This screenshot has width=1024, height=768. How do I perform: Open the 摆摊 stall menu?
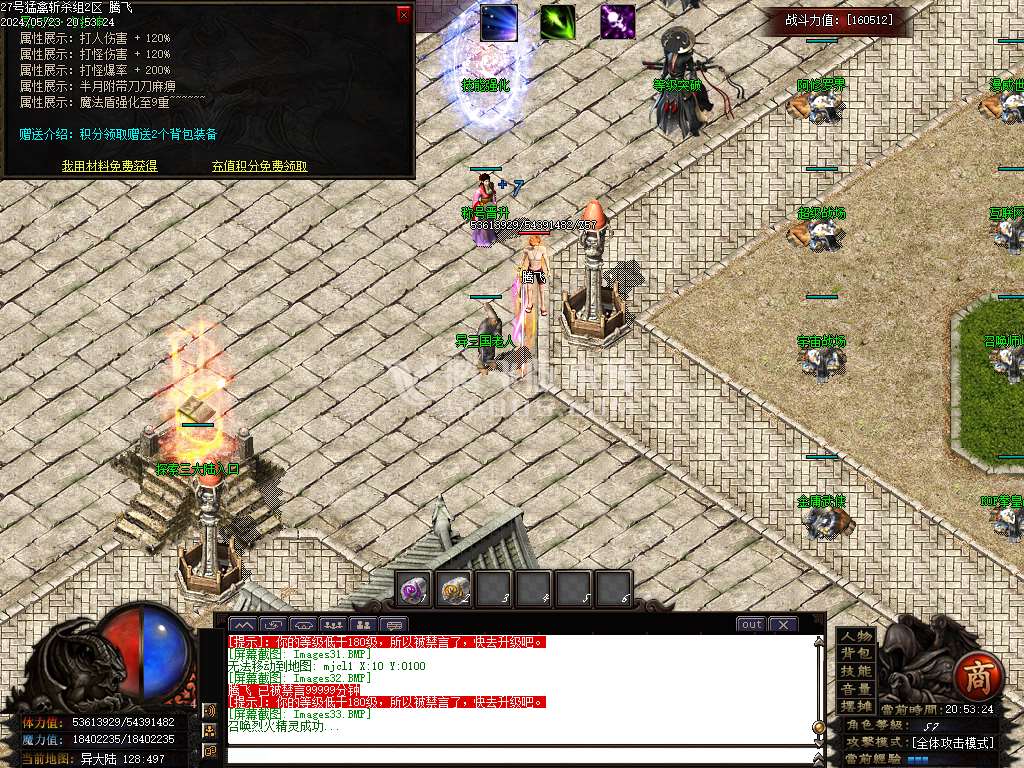coord(856,706)
